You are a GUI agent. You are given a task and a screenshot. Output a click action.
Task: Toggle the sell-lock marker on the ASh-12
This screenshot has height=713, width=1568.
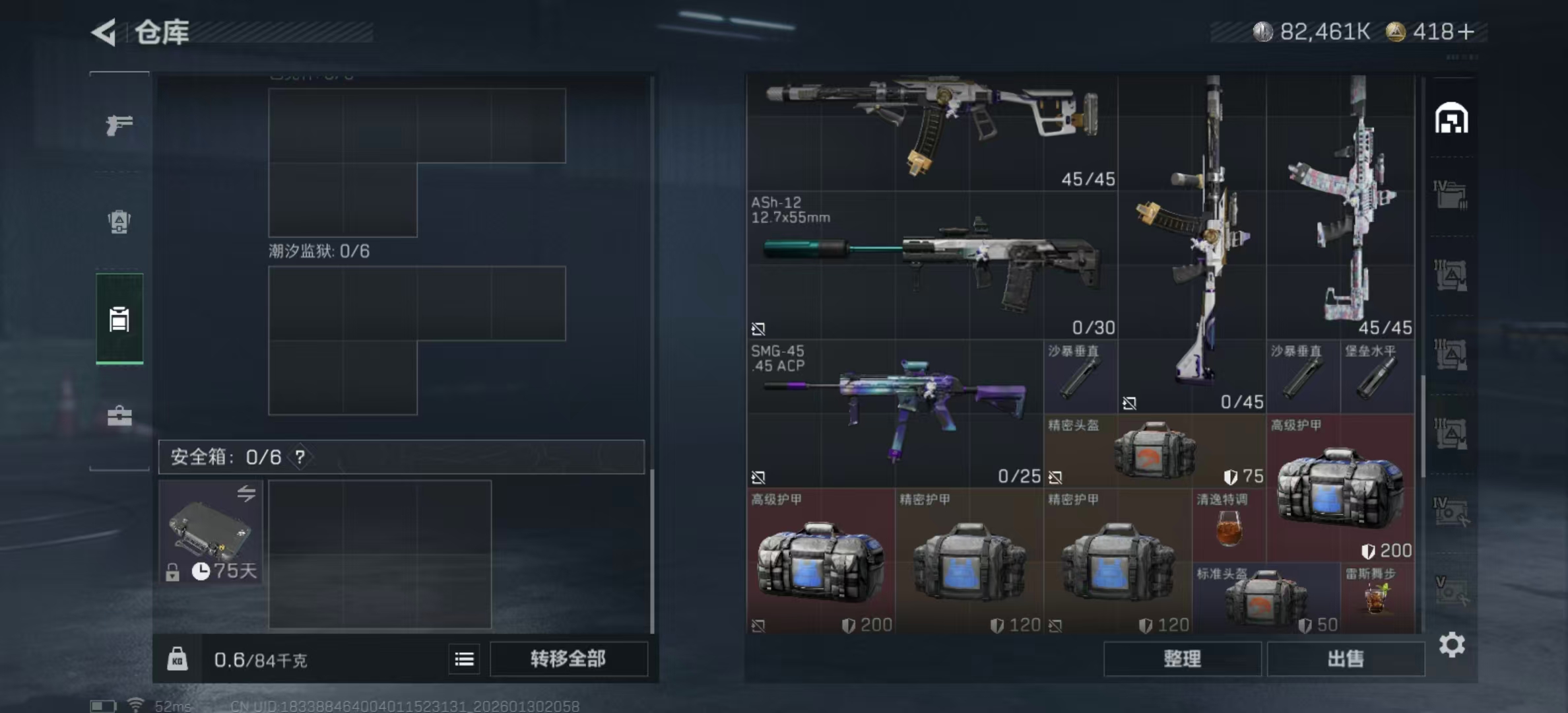759,328
